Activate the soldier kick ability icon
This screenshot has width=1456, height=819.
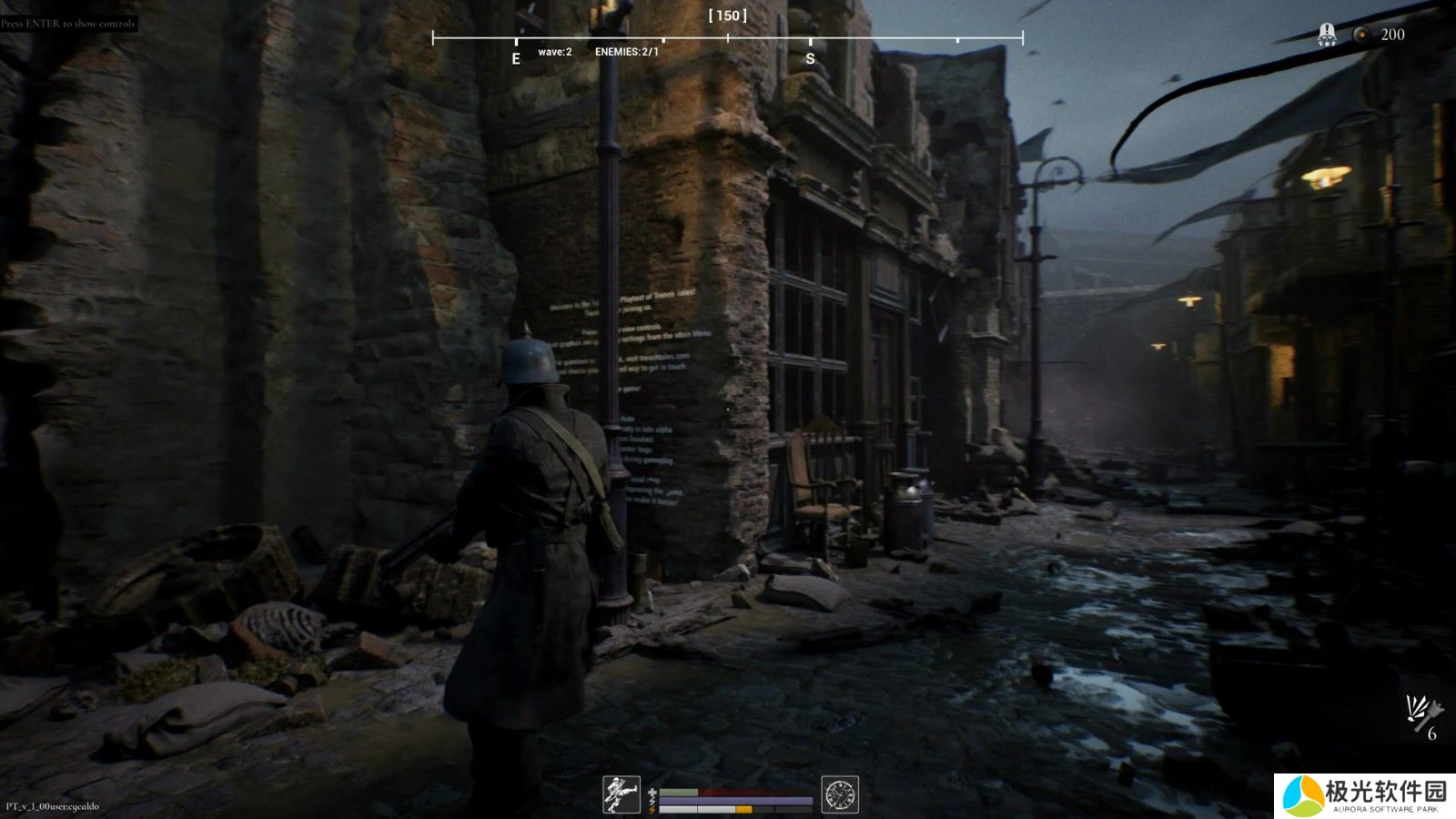[622, 794]
